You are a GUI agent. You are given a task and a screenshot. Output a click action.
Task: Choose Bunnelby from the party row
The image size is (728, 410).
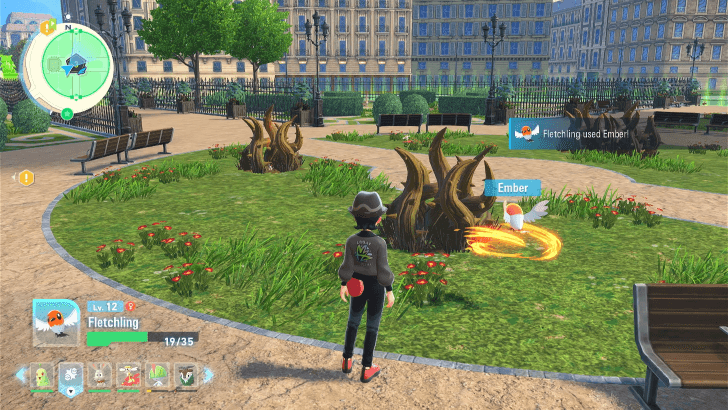100,375
